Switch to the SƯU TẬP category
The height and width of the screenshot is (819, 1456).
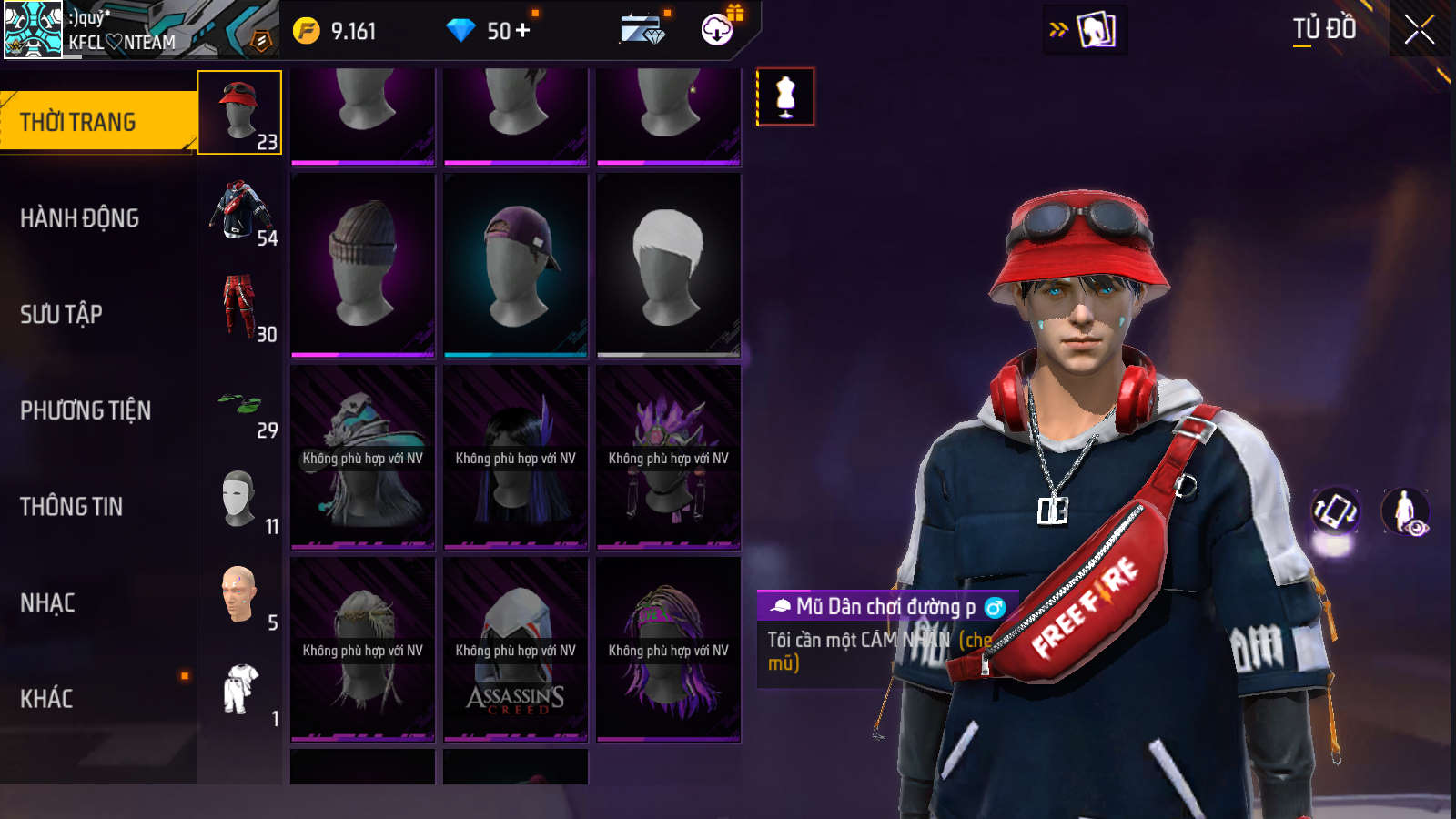tap(62, 315)
